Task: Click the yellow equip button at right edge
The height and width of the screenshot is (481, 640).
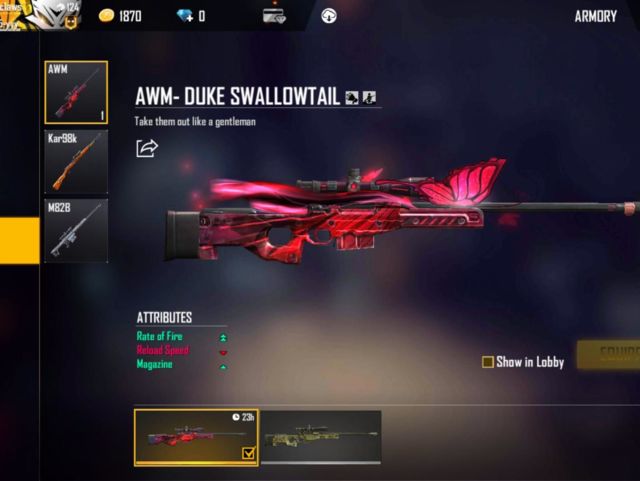Action: pos(610,355)
